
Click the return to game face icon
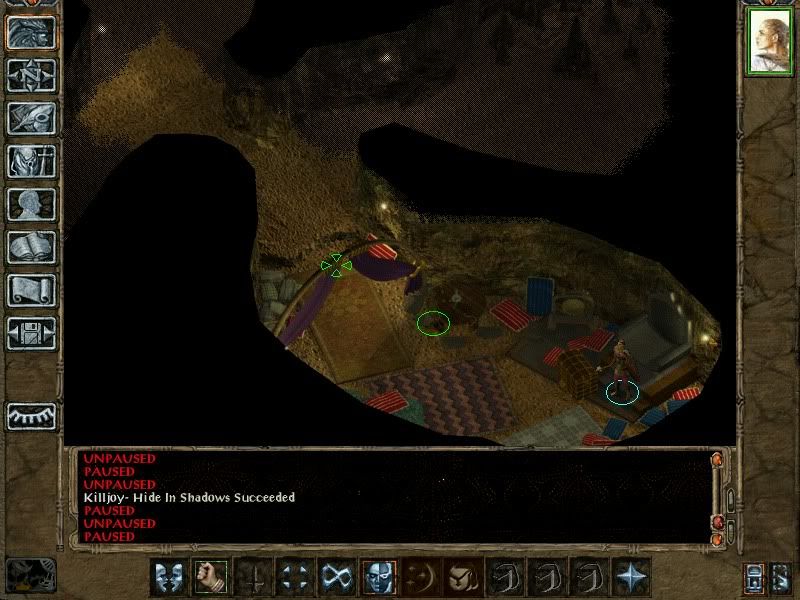[x=30, y=32]
